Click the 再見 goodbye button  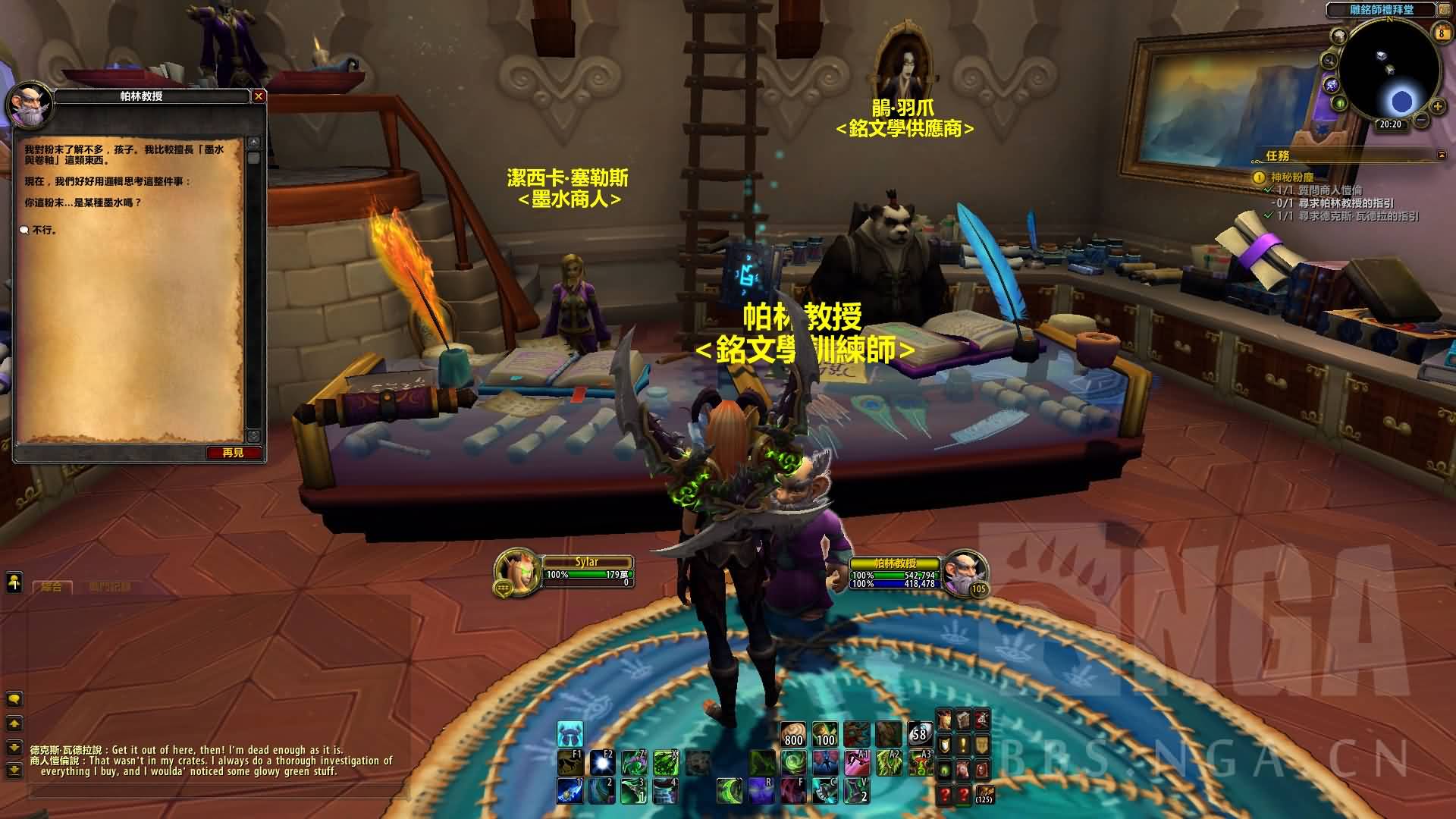tap(234, 453)
